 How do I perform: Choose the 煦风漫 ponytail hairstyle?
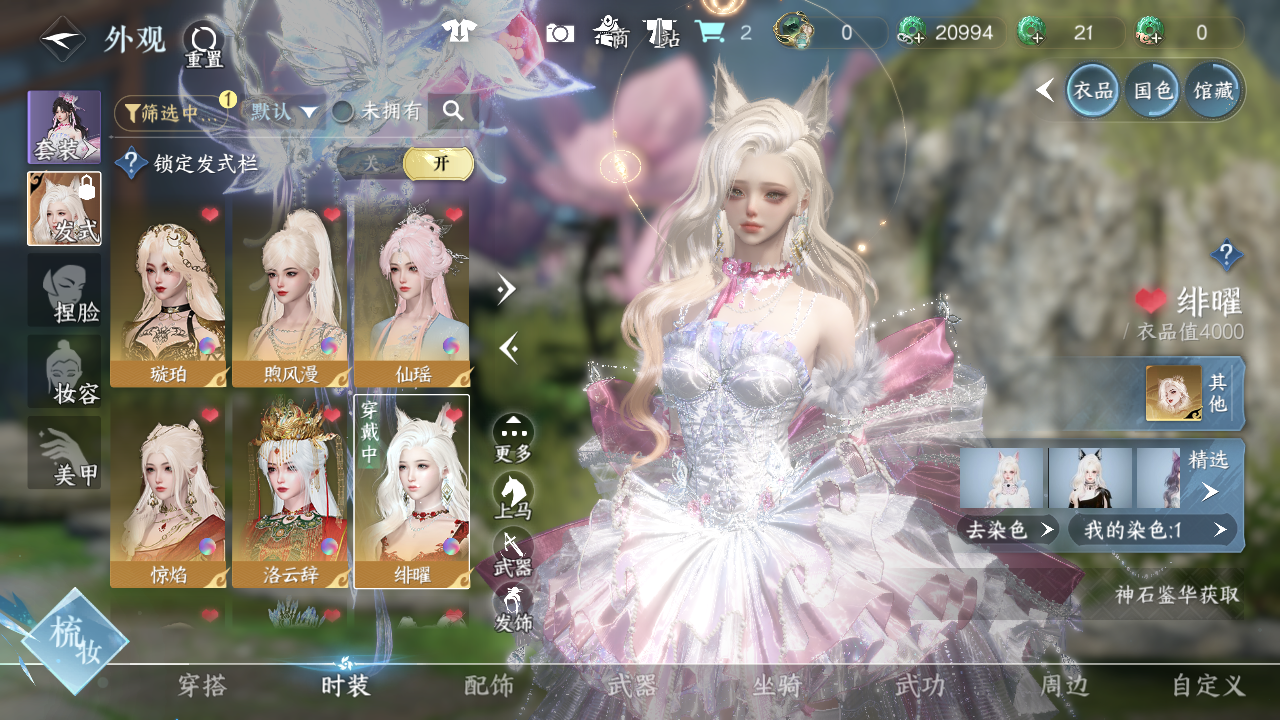click(290, 295)
